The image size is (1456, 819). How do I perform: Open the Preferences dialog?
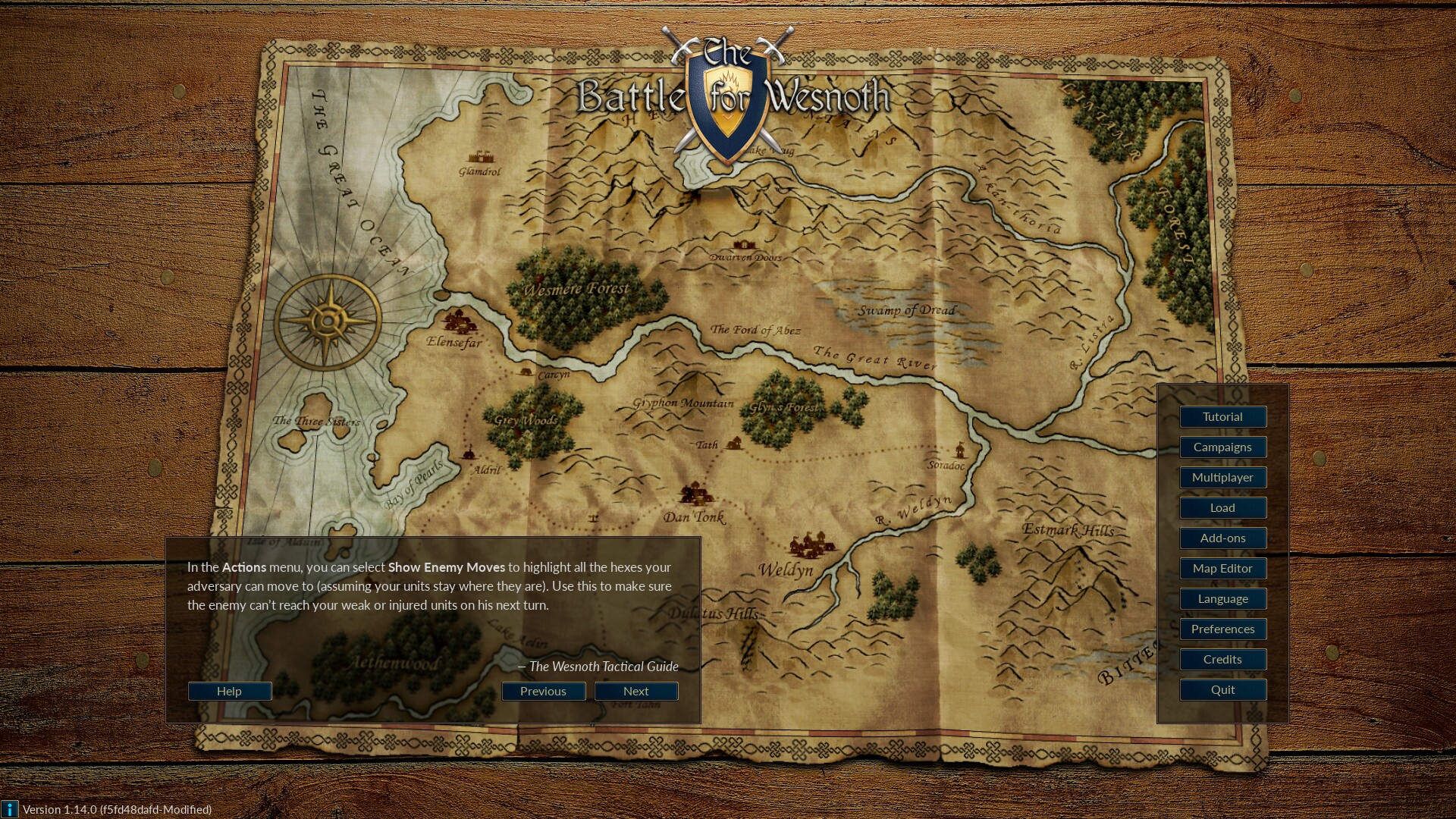[1222, 629]
